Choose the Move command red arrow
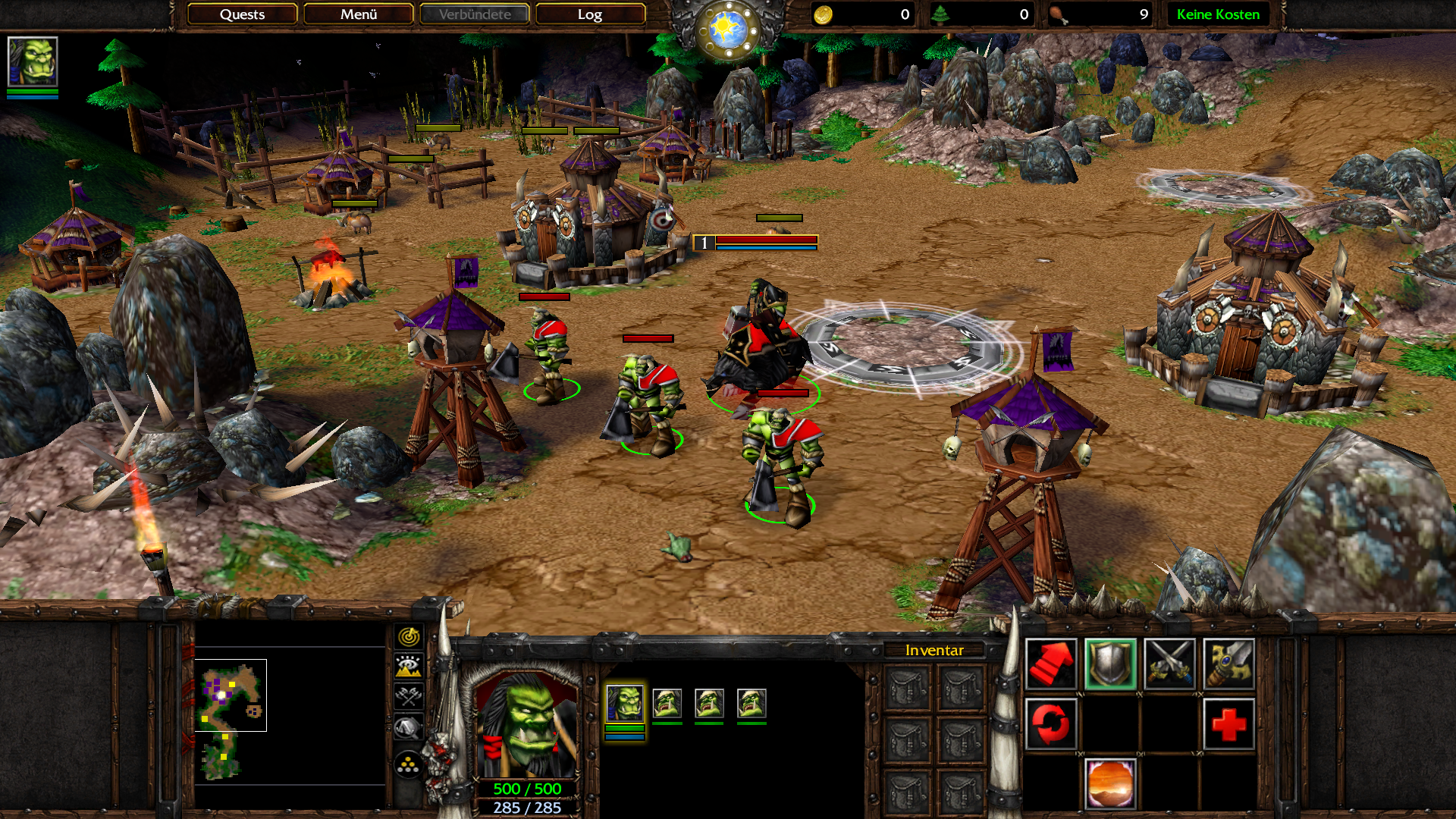1456x819 pixels. (x=1050, y=664)
